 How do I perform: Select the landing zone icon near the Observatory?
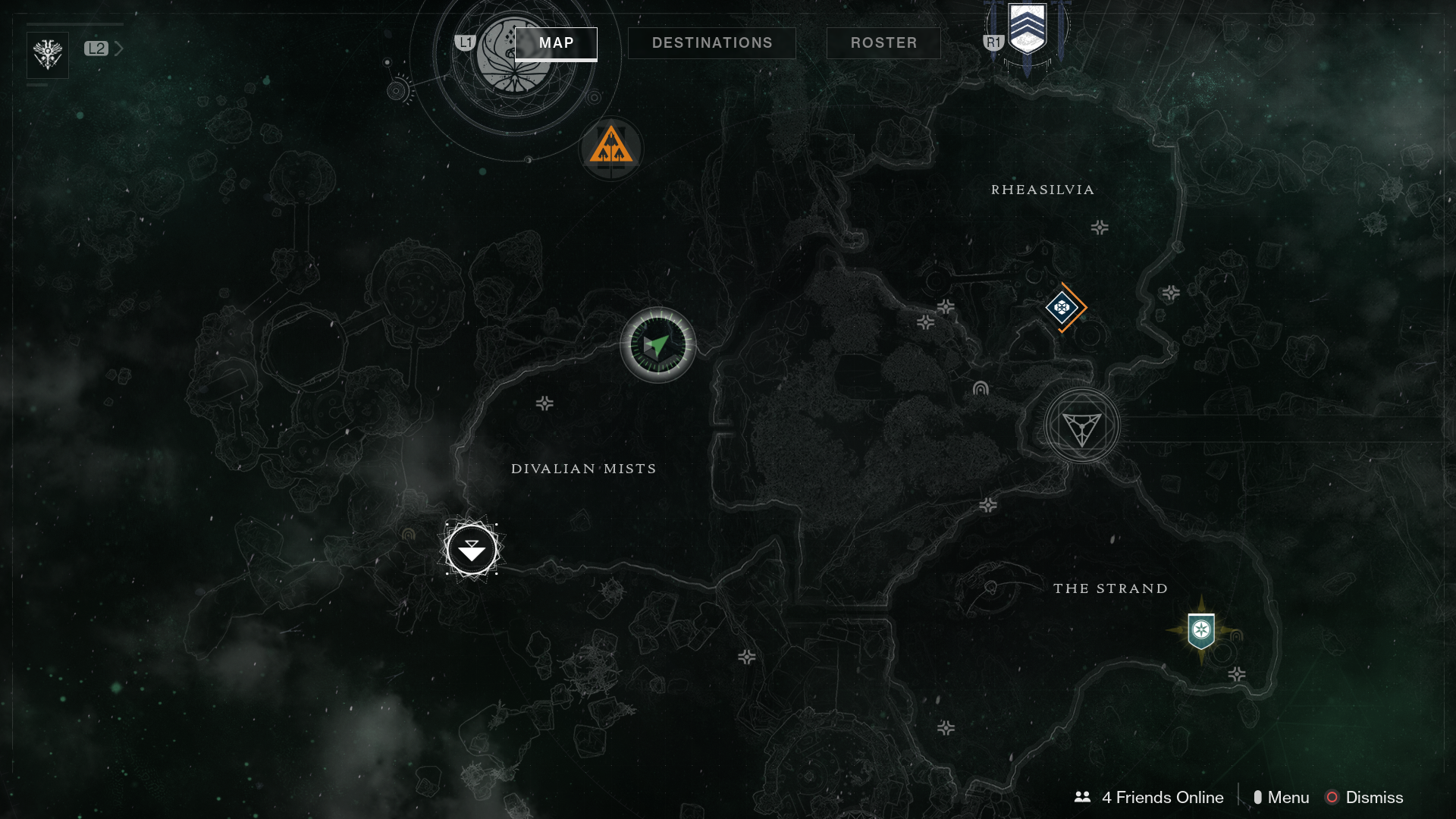pos(612,149)
